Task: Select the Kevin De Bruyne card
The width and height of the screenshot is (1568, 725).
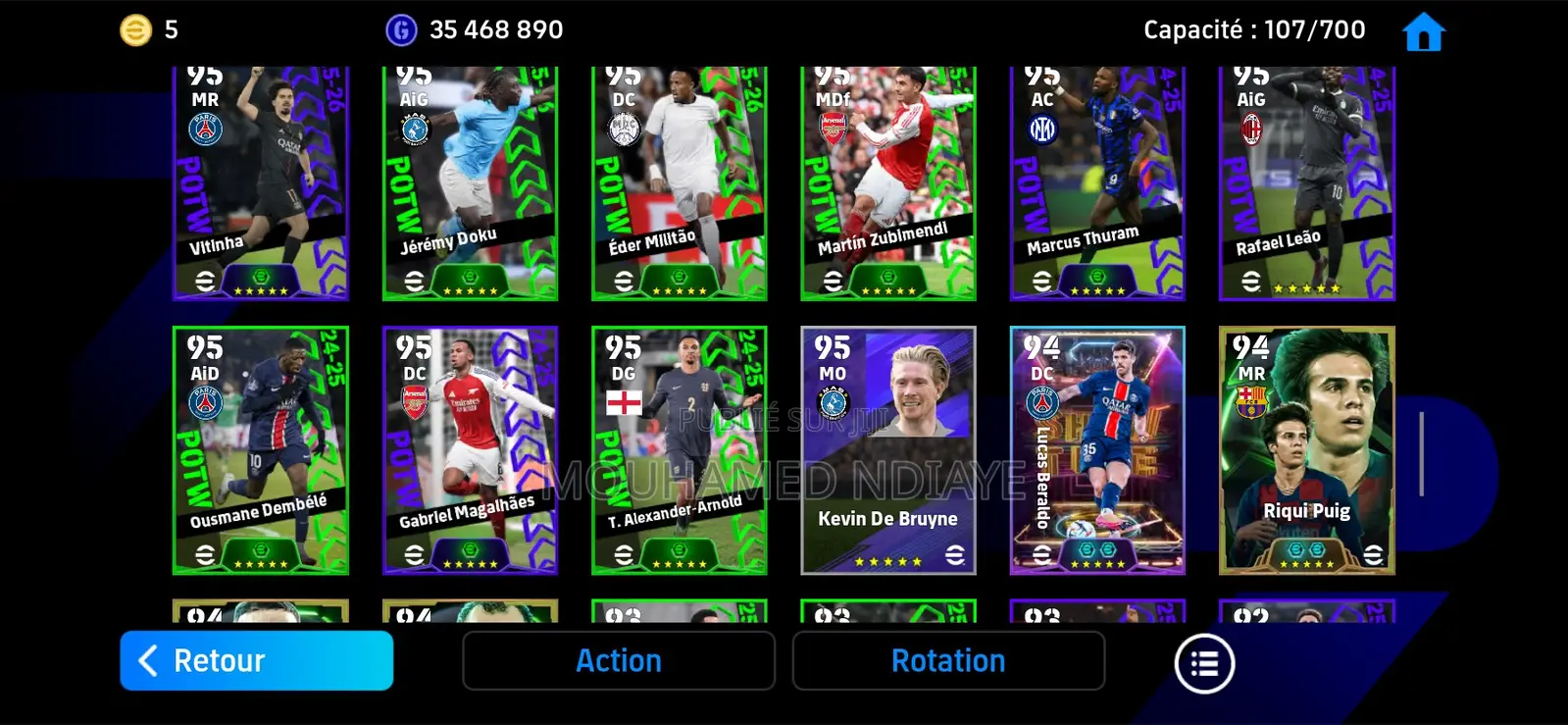Action: [x=888, y=451]
